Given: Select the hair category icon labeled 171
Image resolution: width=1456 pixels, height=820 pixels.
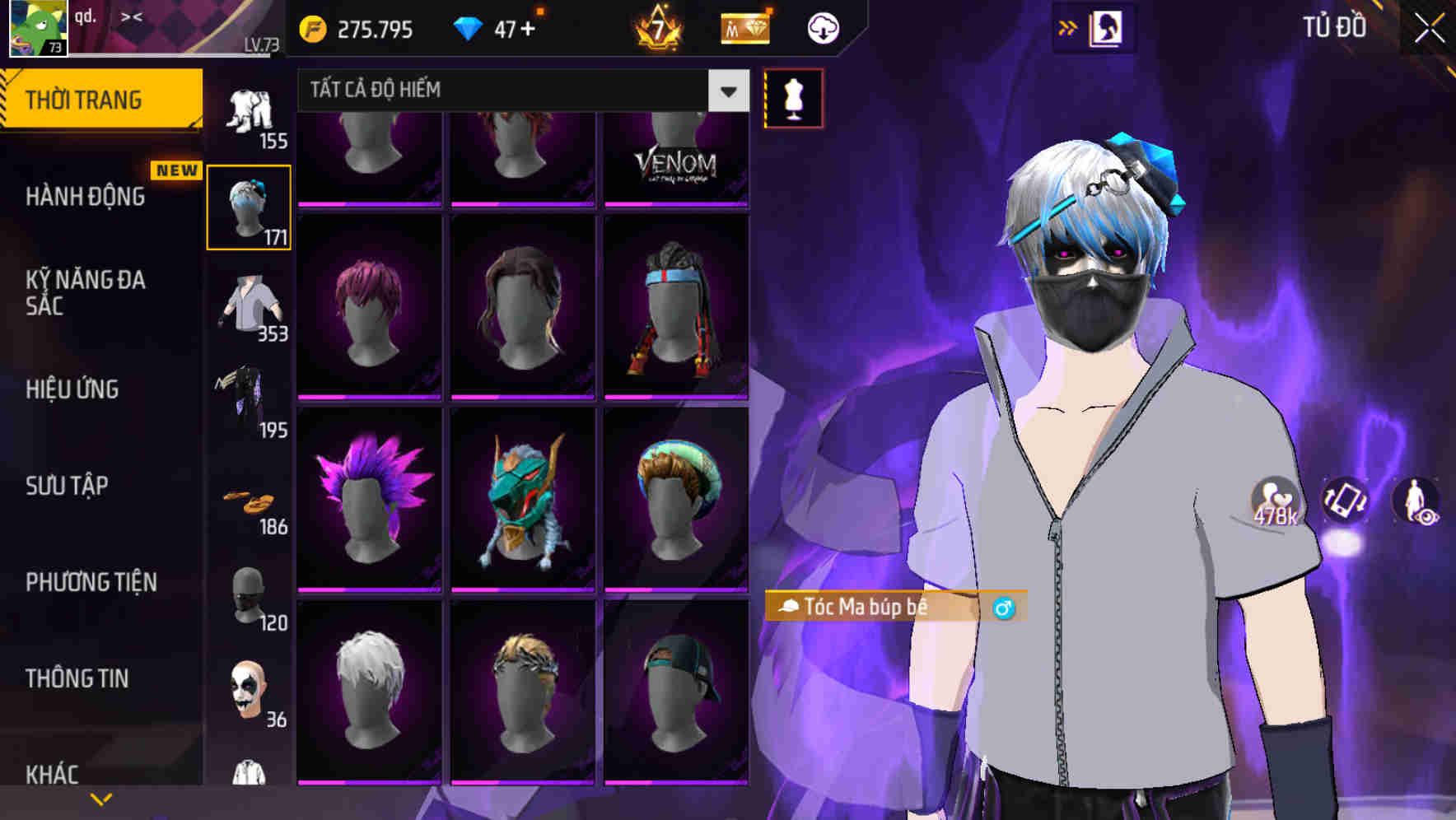Looking at the screenshot, I should point(249,207).
